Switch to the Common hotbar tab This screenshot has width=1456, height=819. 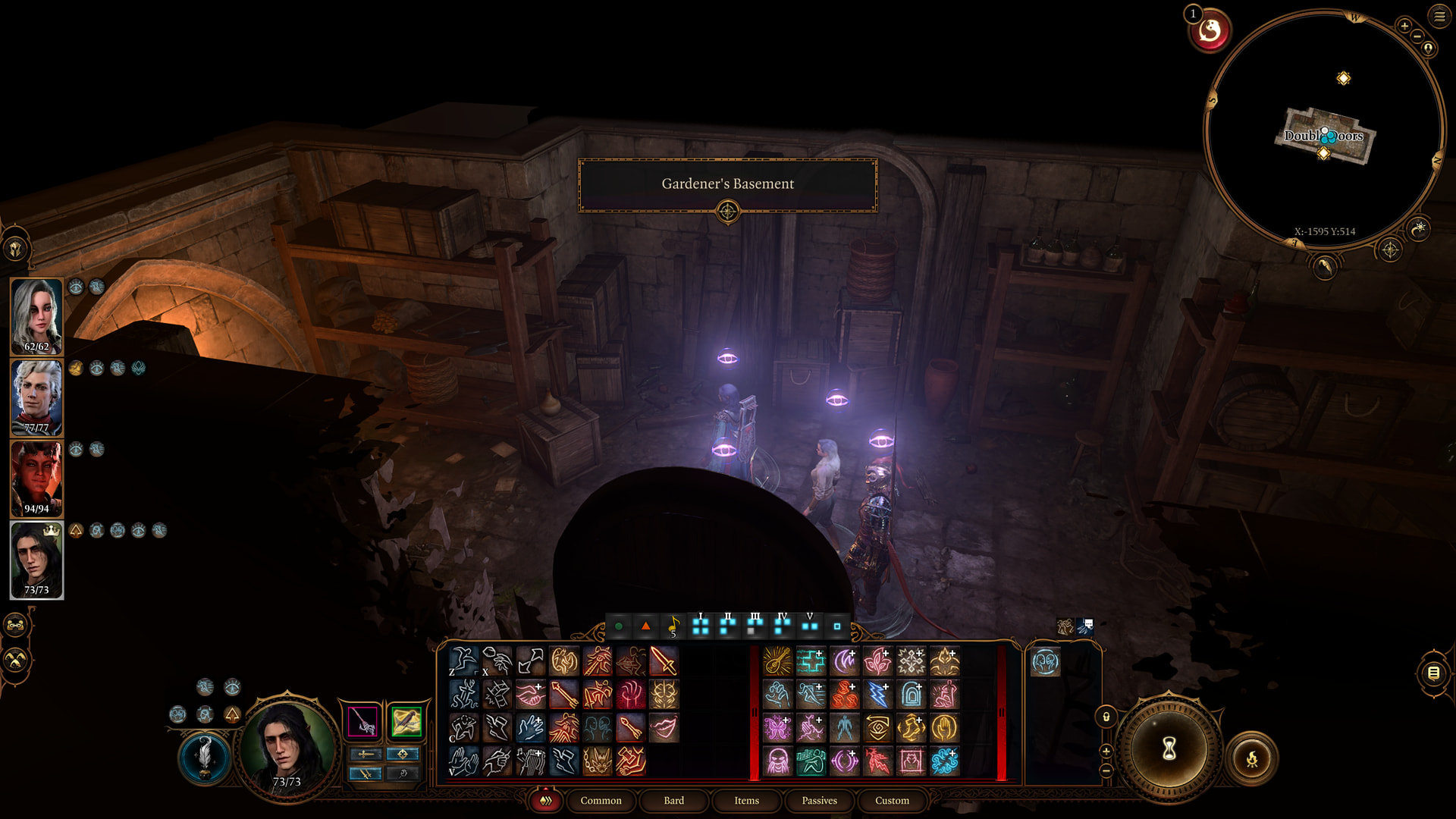(601, 801)
